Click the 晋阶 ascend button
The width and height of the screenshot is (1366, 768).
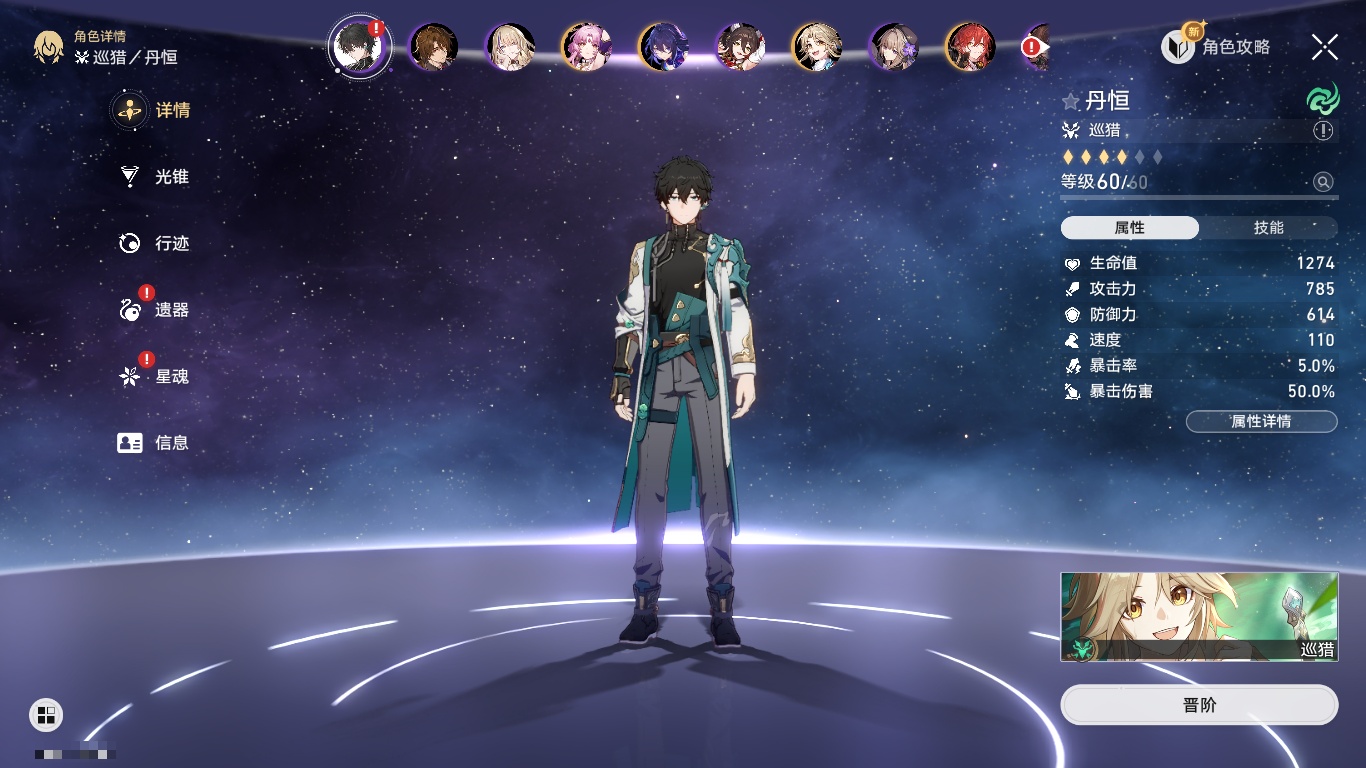tap(1199, 705)
